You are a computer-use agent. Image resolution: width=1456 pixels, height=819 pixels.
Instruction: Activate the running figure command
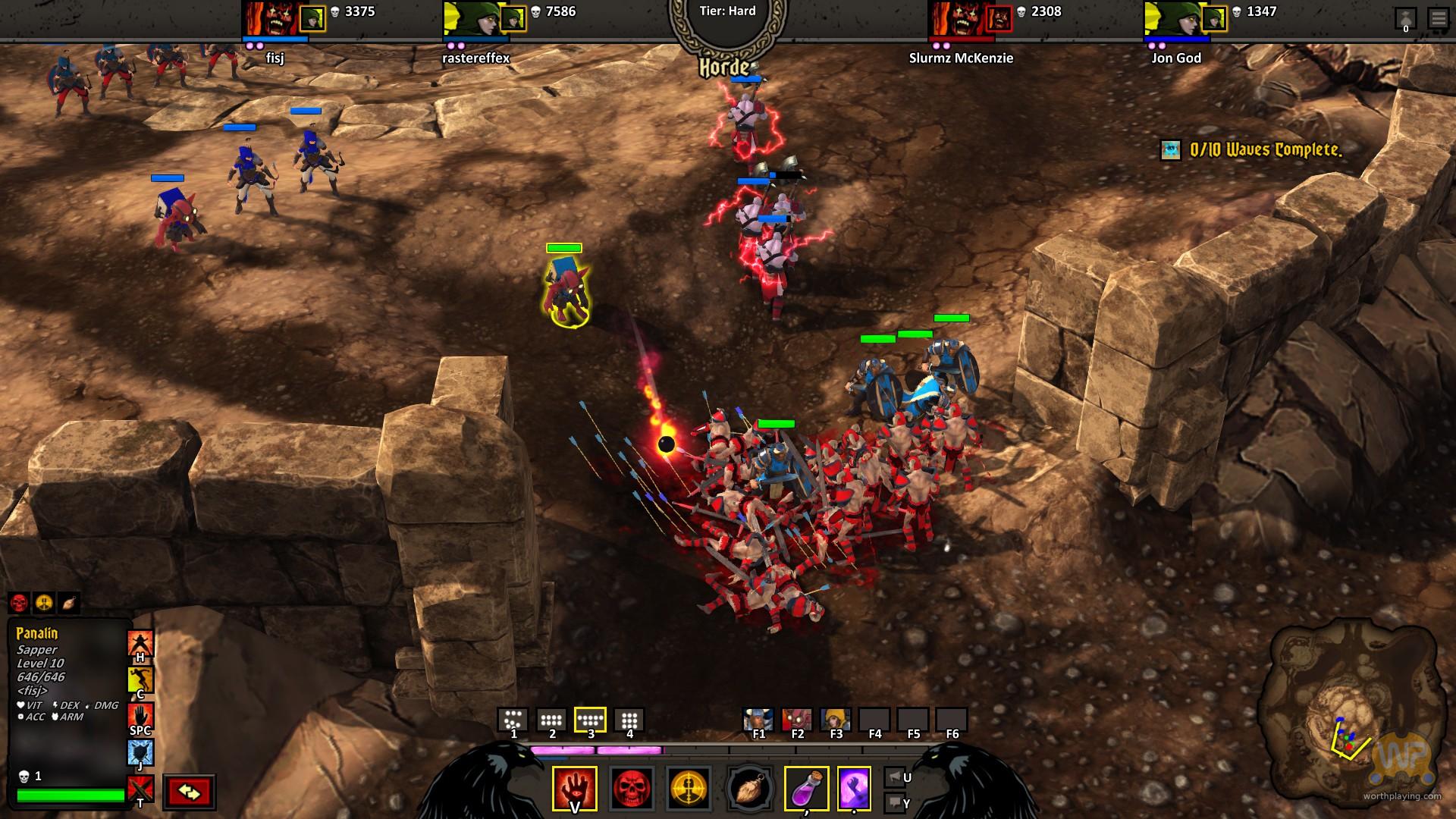140,679
